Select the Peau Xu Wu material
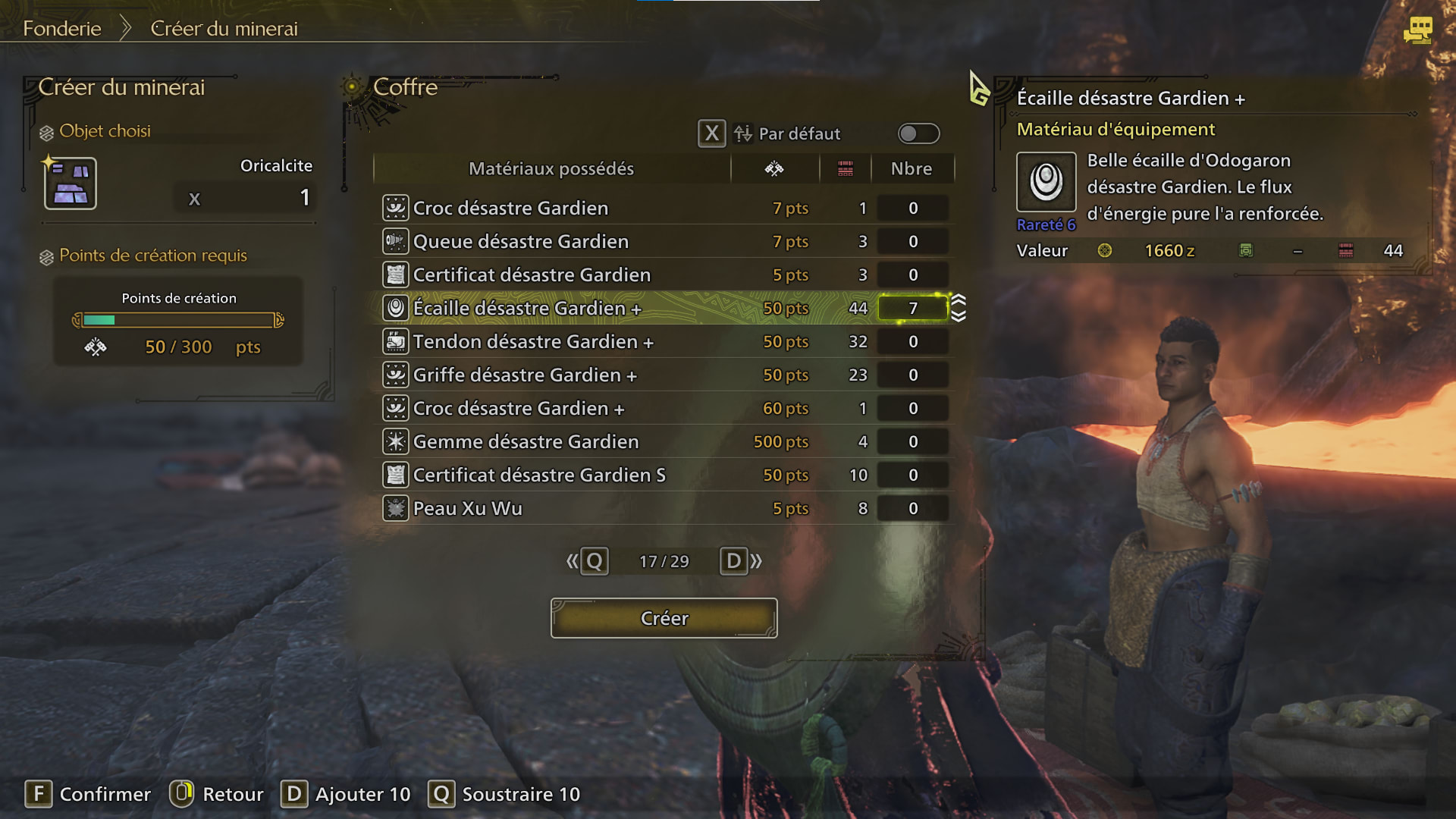1456x819 pixels. [467, 509]
